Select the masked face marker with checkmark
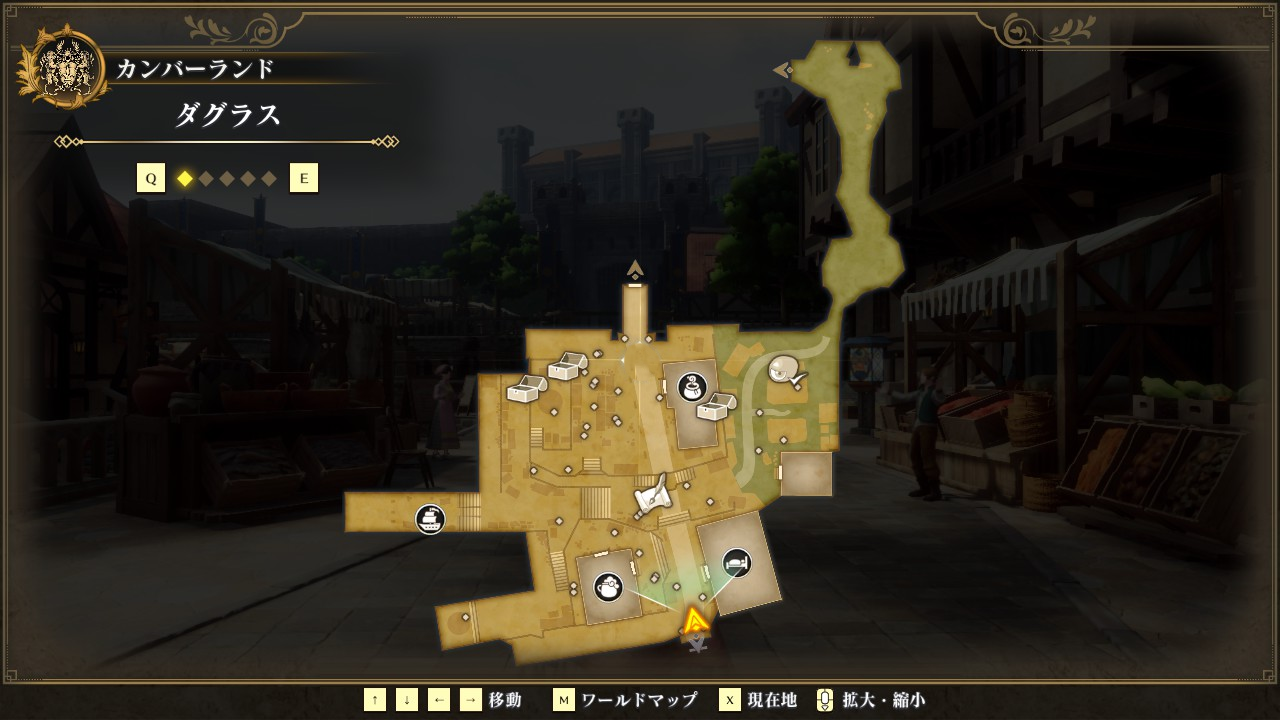 (788, 372)
